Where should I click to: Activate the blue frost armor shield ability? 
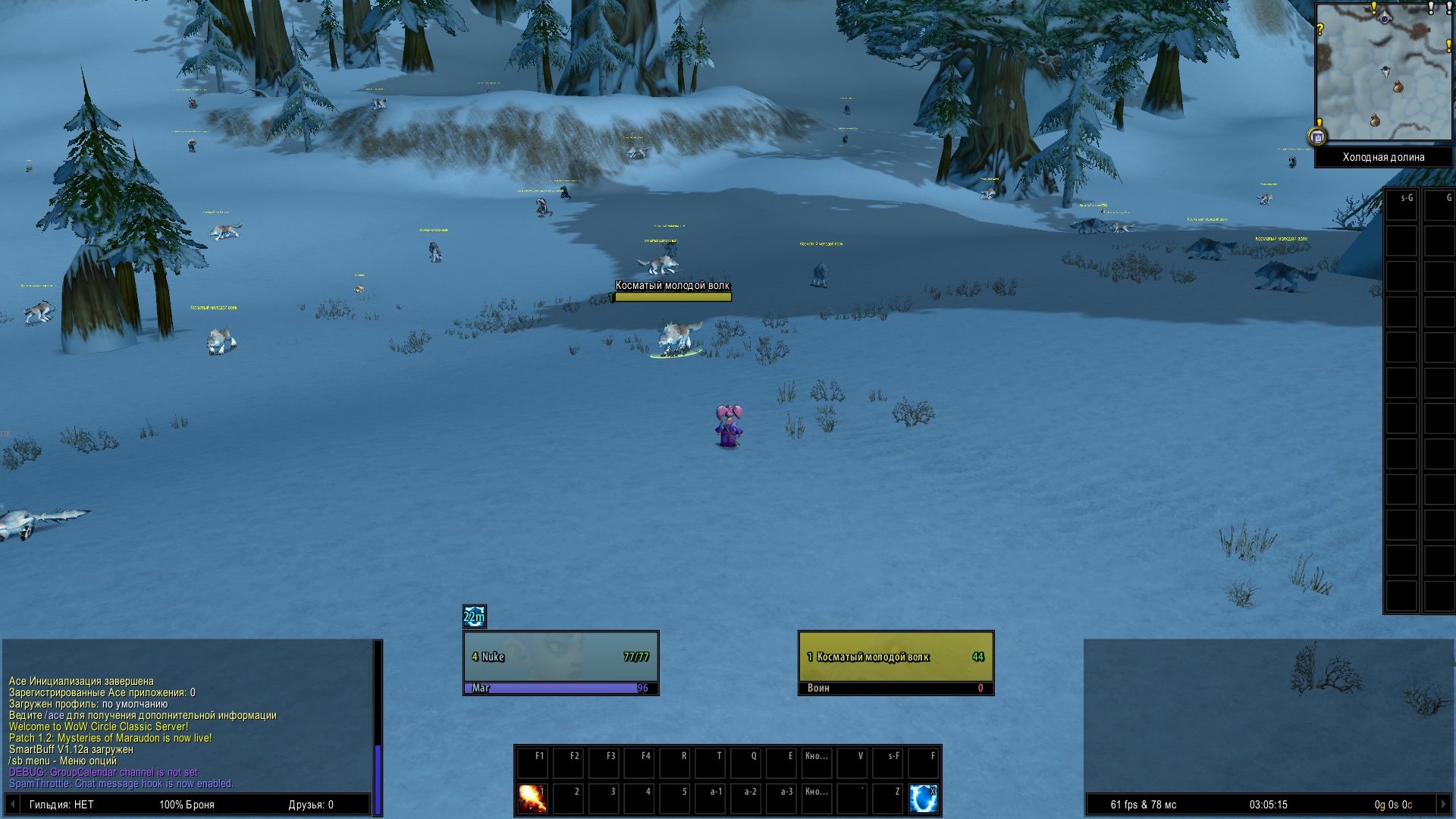pos(923,799)
